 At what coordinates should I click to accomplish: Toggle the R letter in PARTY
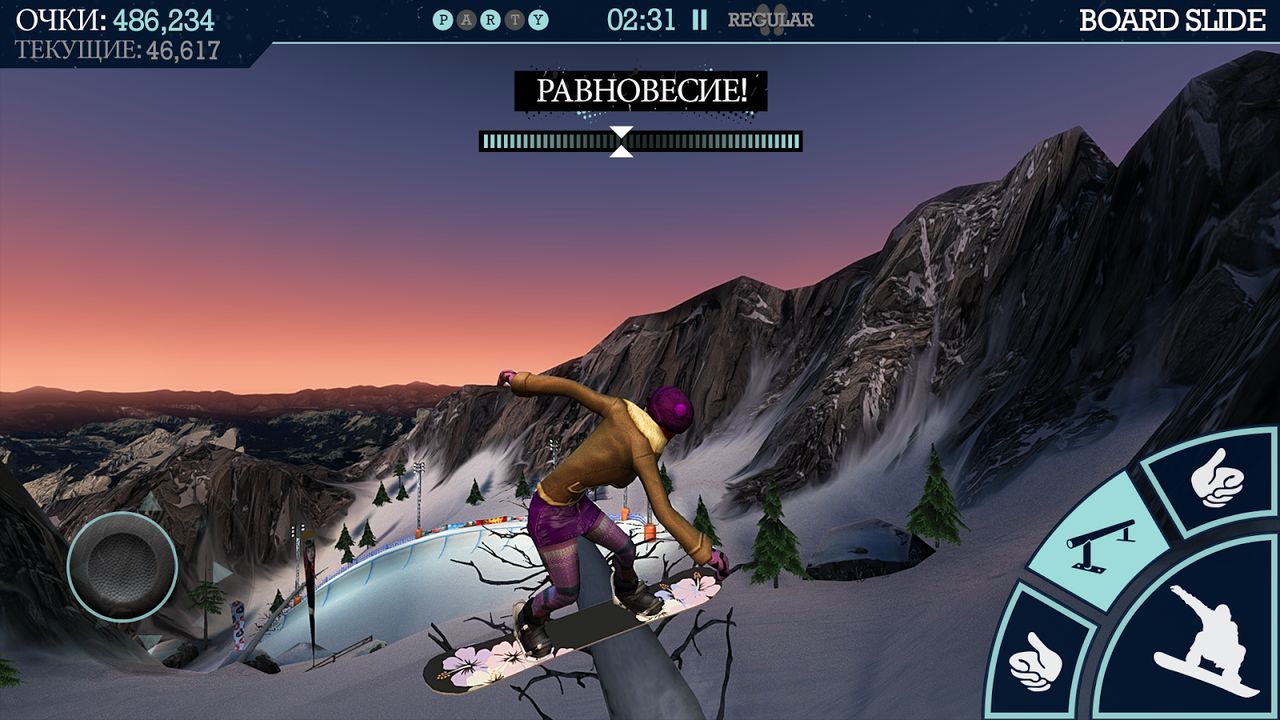click(491, 17)
